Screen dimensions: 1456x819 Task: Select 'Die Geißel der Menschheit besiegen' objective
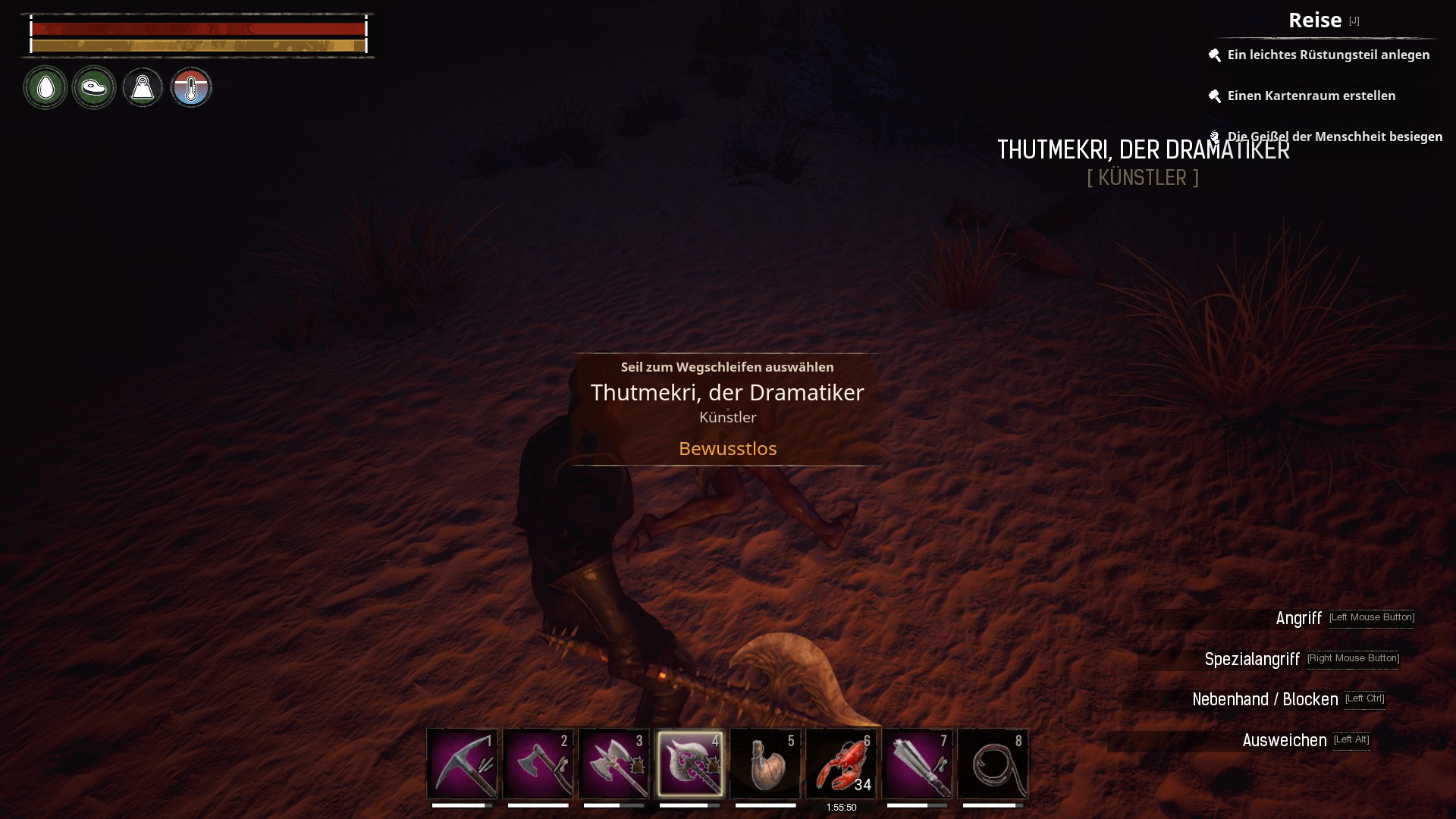(x=1335, y=136)
